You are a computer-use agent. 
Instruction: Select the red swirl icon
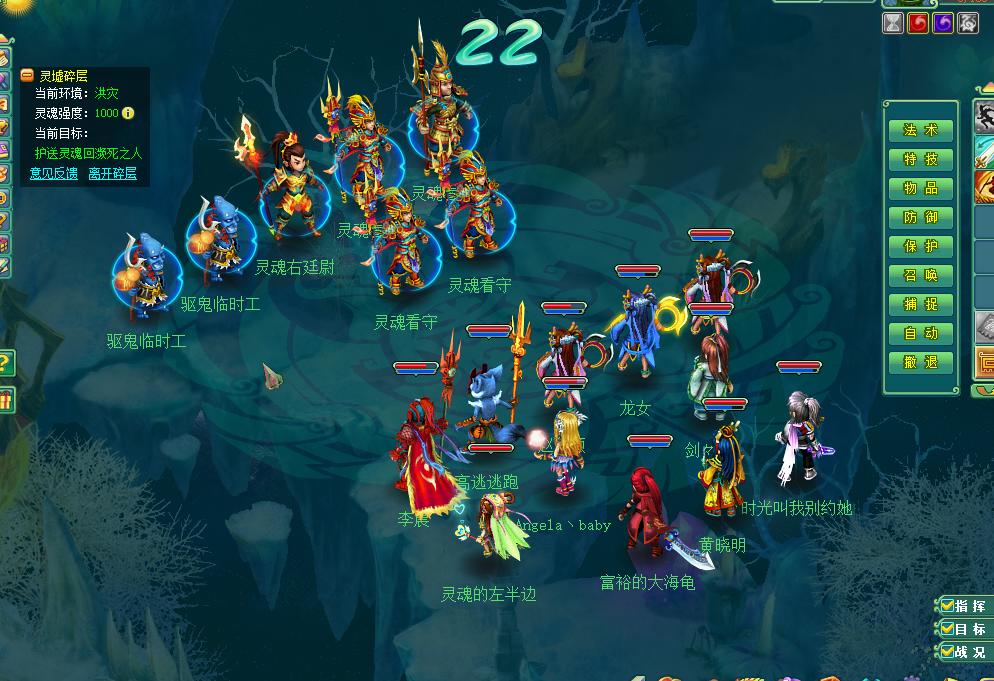coord(918,23)
